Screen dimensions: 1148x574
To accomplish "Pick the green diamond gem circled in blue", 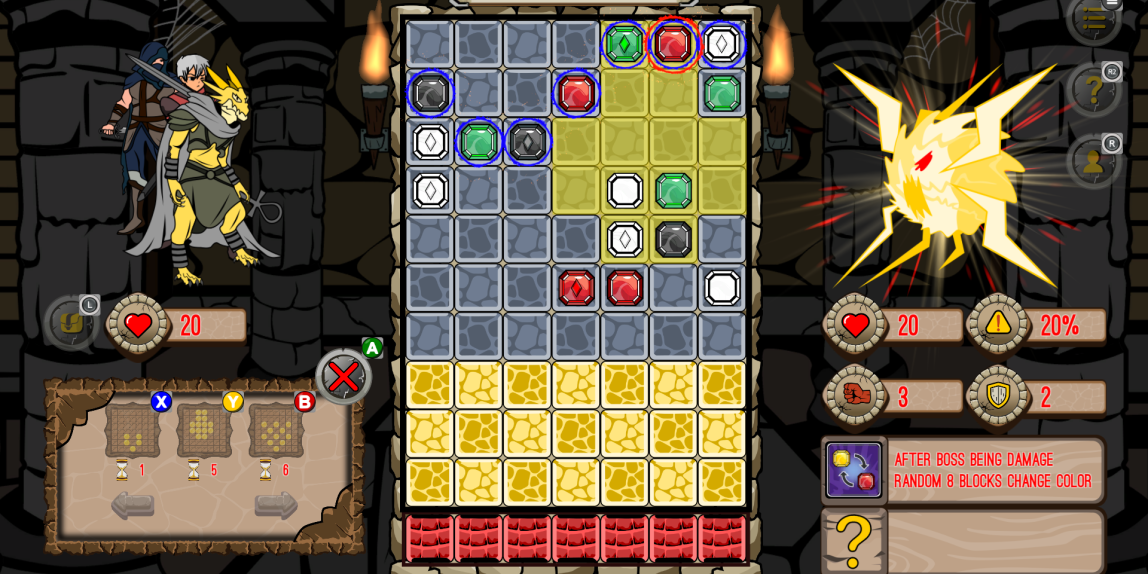I will pos(624,44).
